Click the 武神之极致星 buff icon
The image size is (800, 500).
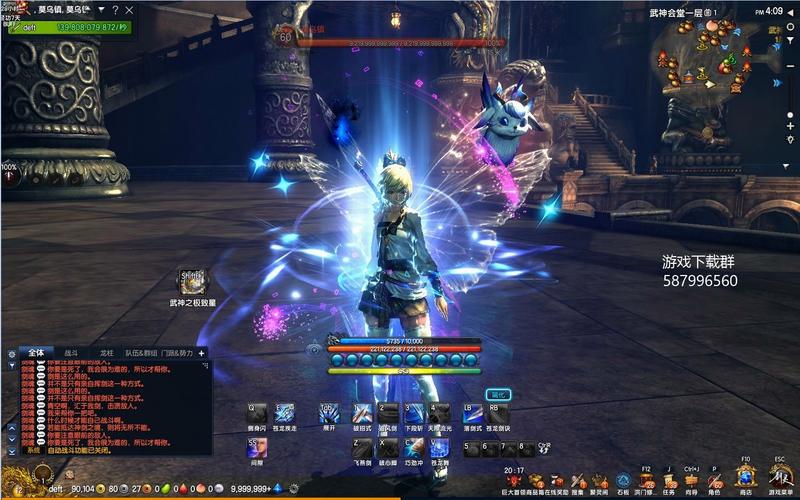click(x=191, y=279)
